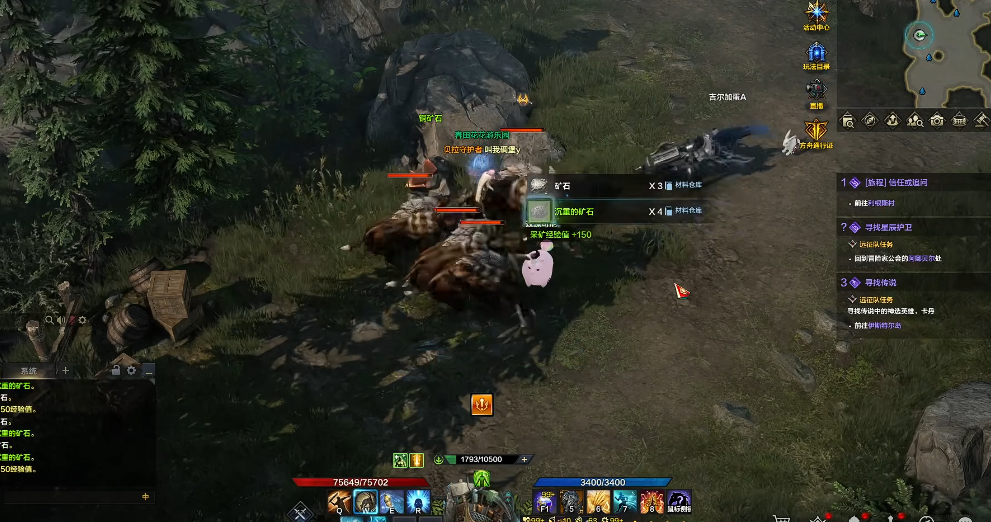The image size is (991, 522).
Task: Minimize the chat window
Action: pos(148,370)
